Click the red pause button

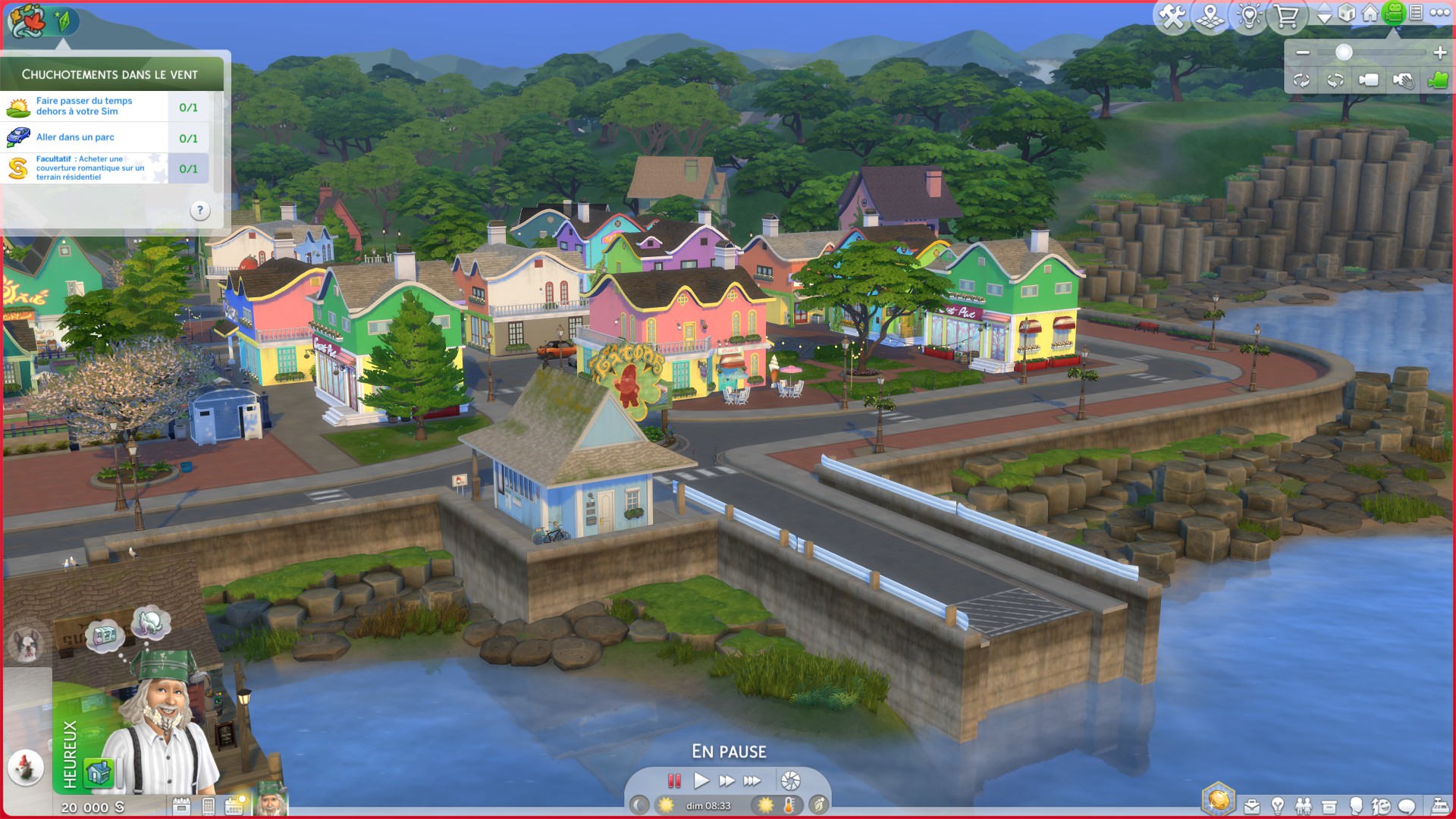pyautogui.click(x=674, y=780)
